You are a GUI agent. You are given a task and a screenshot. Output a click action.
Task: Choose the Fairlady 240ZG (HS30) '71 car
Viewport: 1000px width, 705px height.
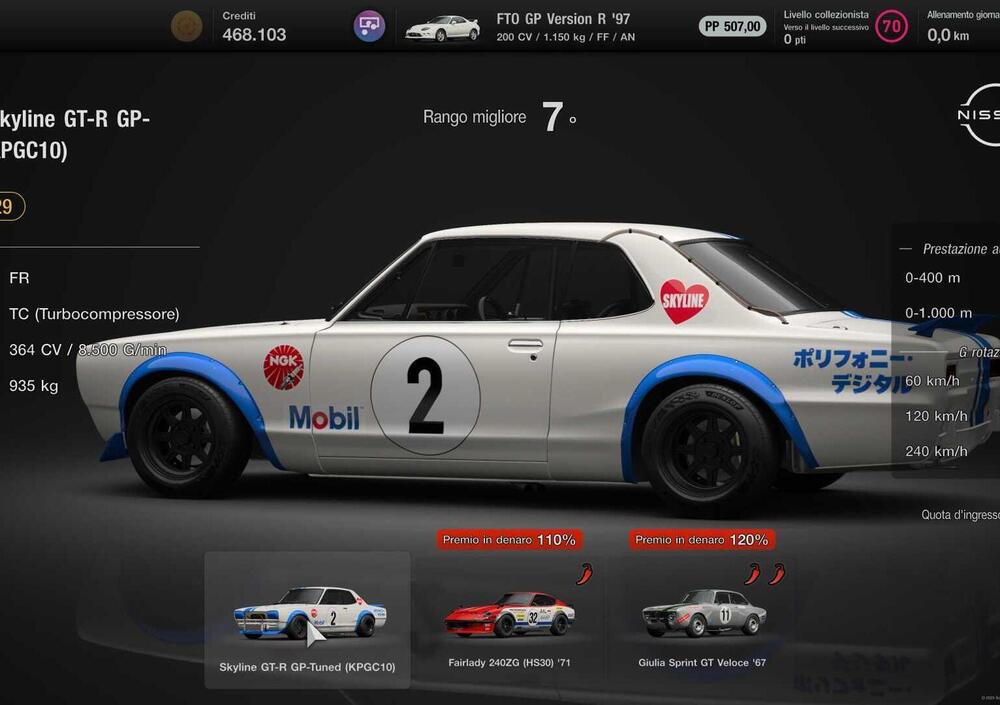click(x=509, y=618)
